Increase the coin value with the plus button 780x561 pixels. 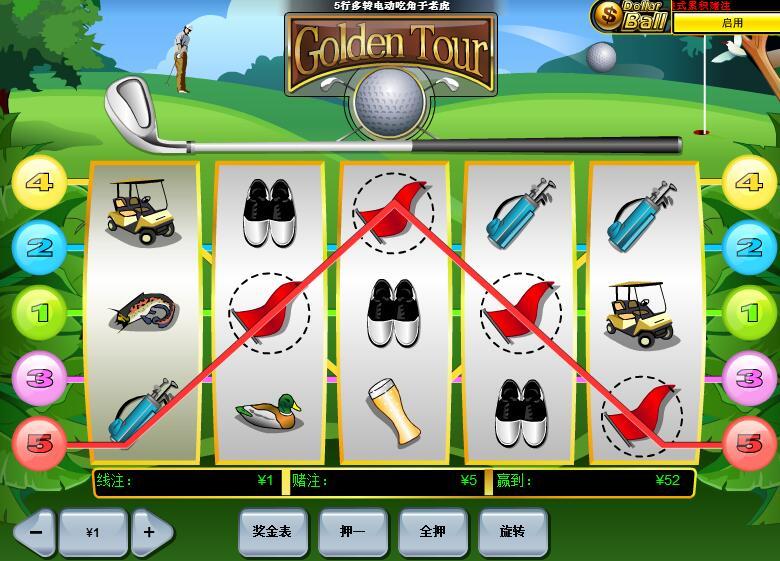tap(150, 532)
